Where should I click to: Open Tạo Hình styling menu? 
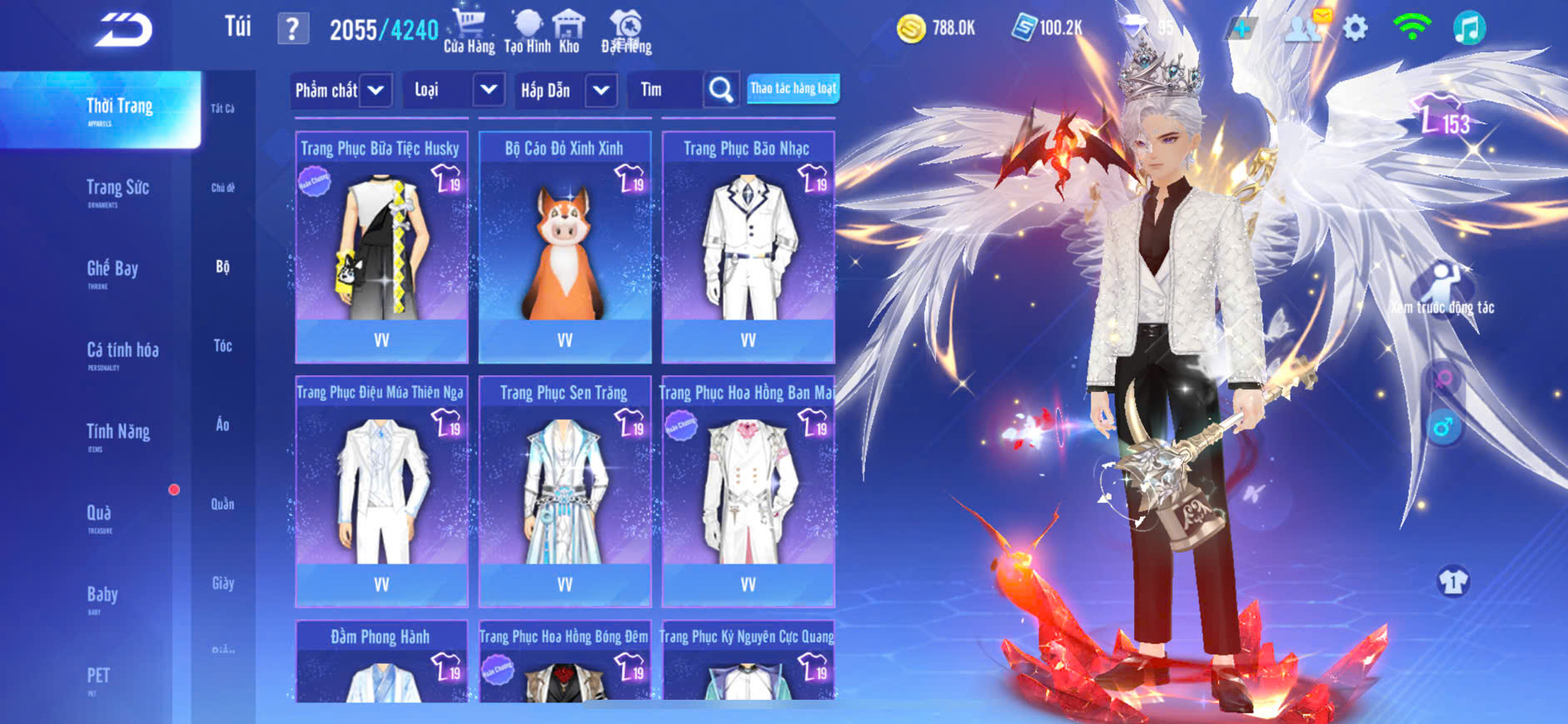pyautogui.click(x=527, y=31)
